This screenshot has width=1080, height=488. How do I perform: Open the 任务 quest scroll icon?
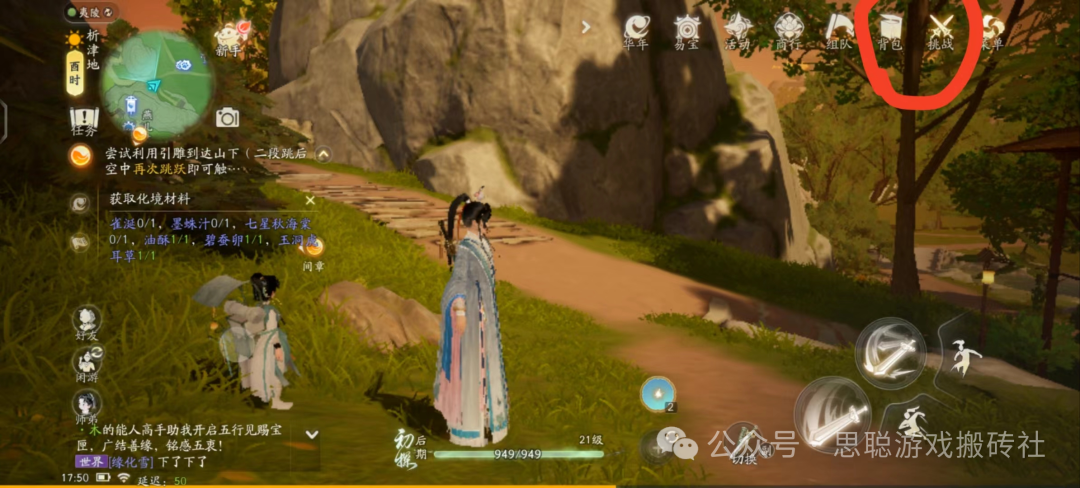[x=83, y=121]
